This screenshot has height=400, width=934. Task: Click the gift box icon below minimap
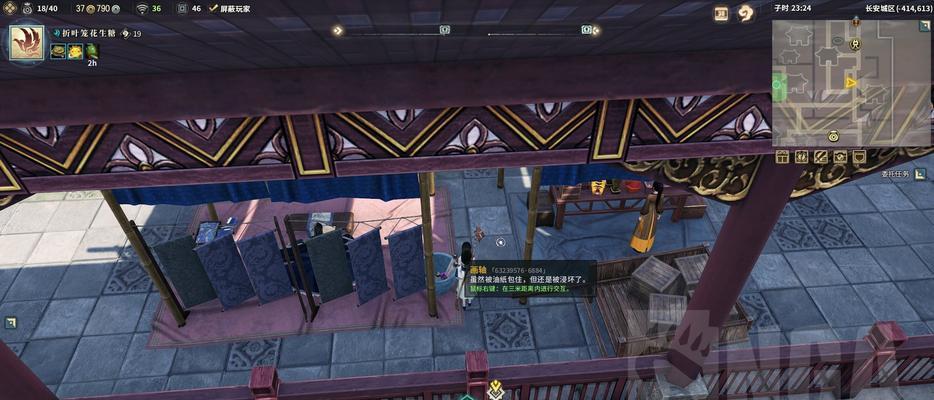coord(783,157)
